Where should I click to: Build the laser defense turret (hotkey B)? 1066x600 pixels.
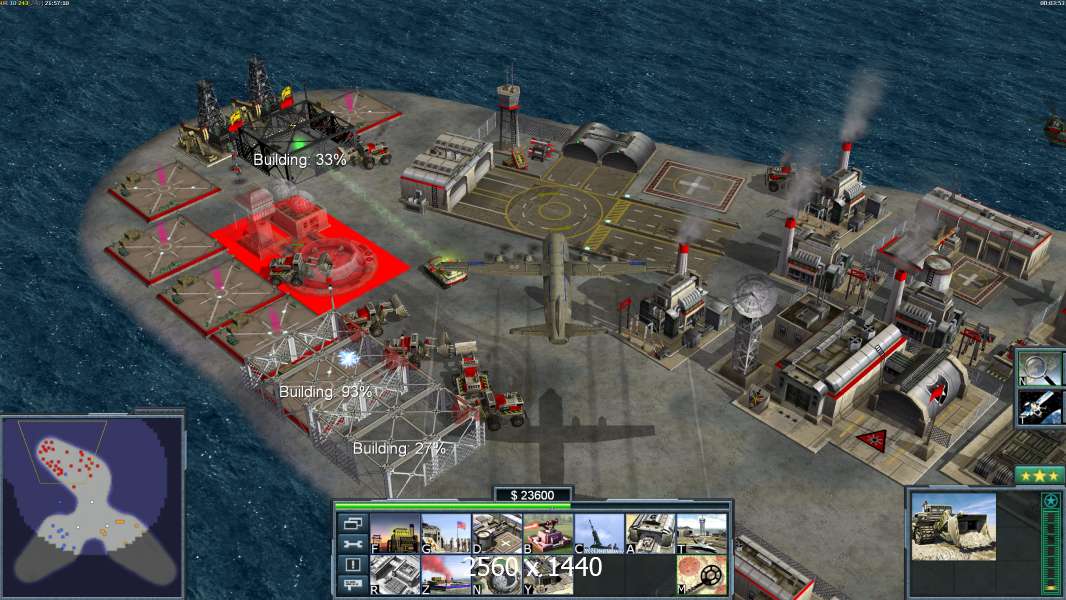548,533
